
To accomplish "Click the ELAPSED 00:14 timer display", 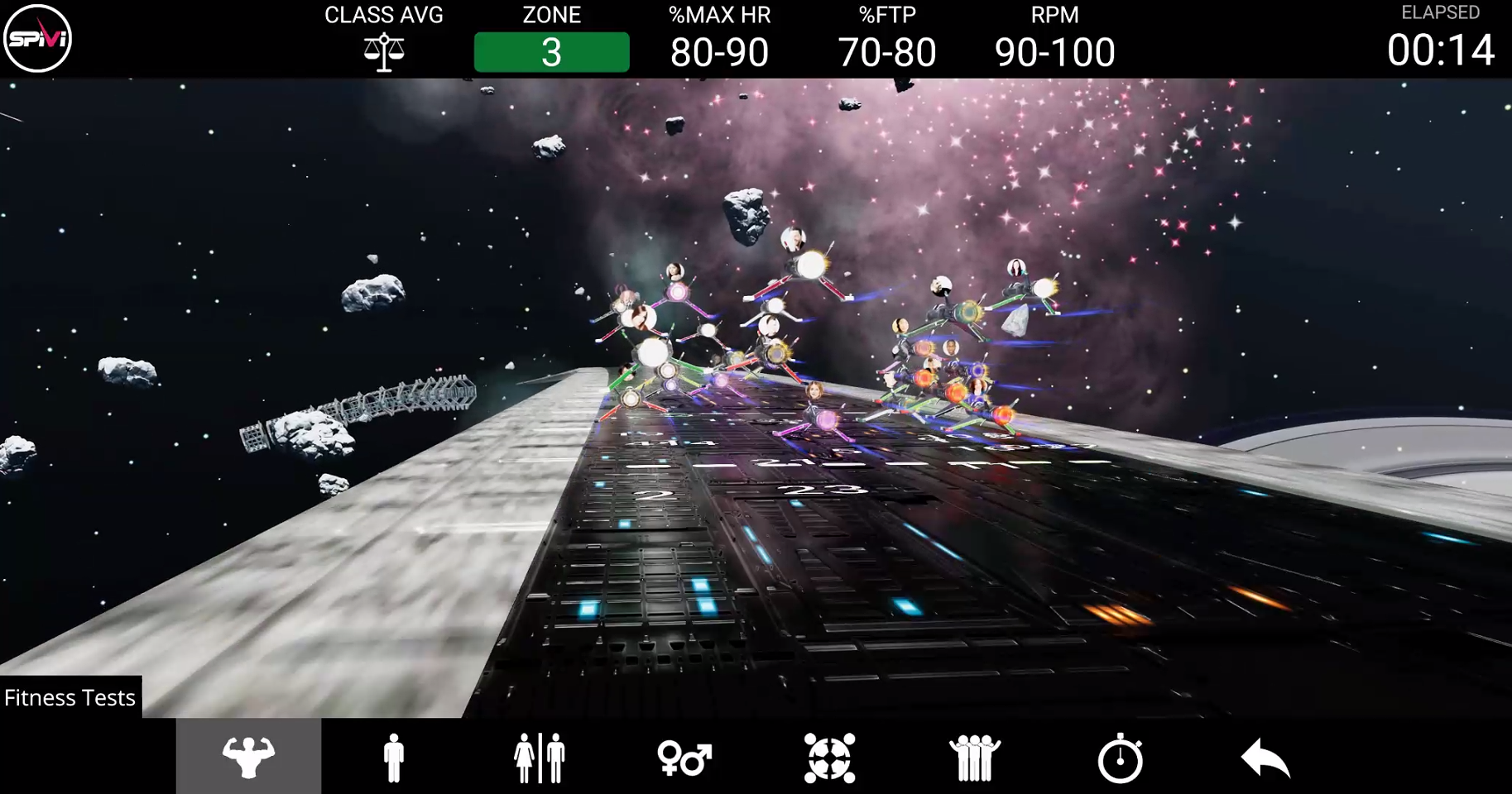I will point(1444,50).
